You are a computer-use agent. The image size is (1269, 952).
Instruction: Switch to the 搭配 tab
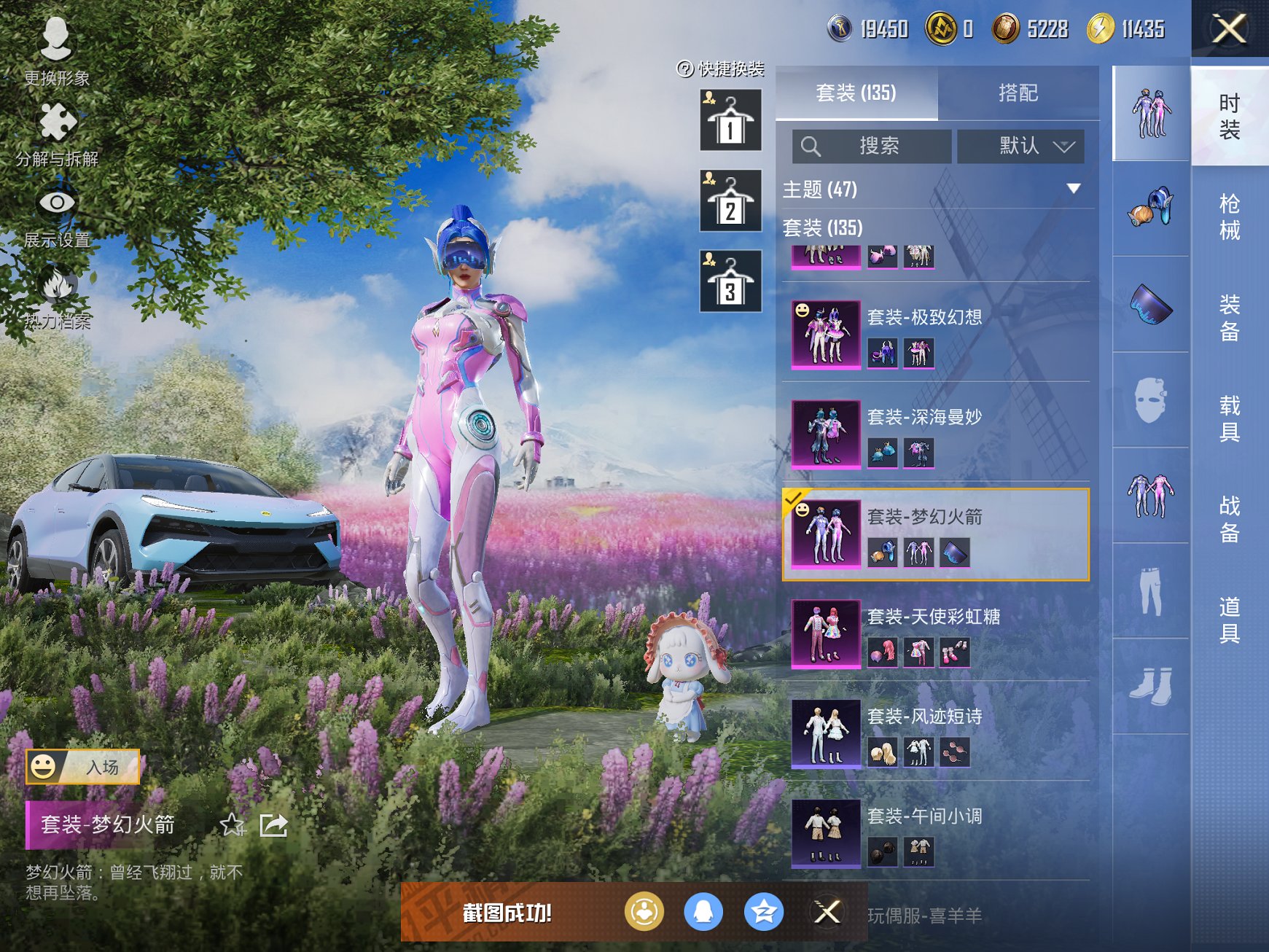pyautogui.click(x=1018, y=93)
